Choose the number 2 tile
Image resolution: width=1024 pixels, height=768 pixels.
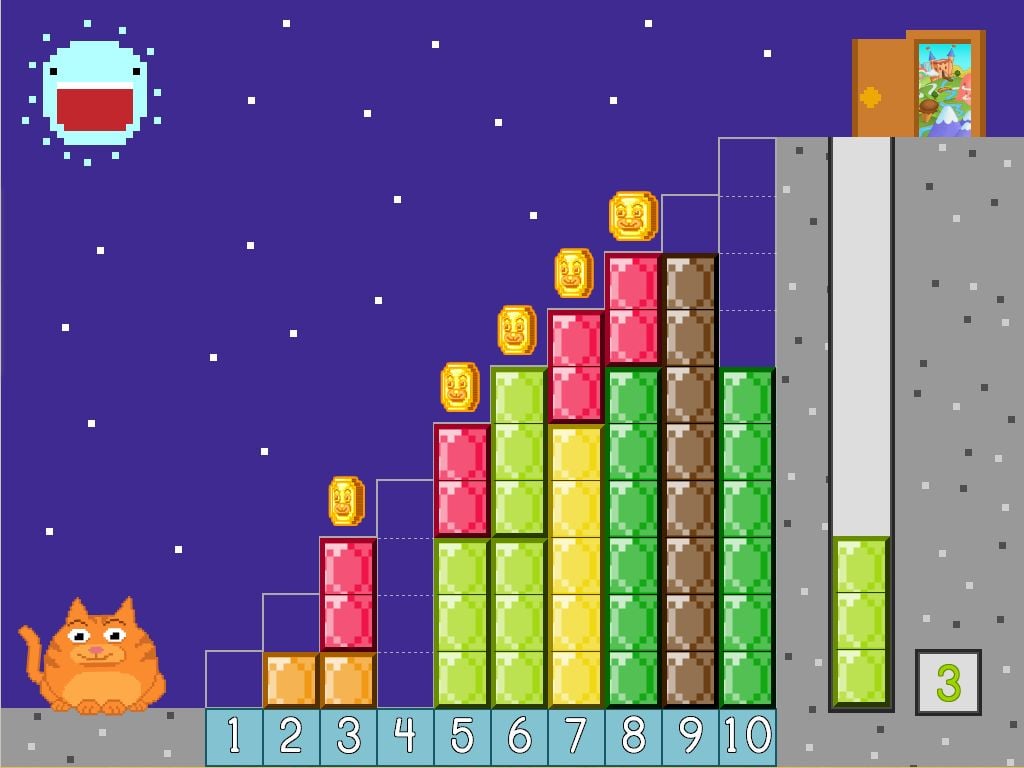click(291, 737)
